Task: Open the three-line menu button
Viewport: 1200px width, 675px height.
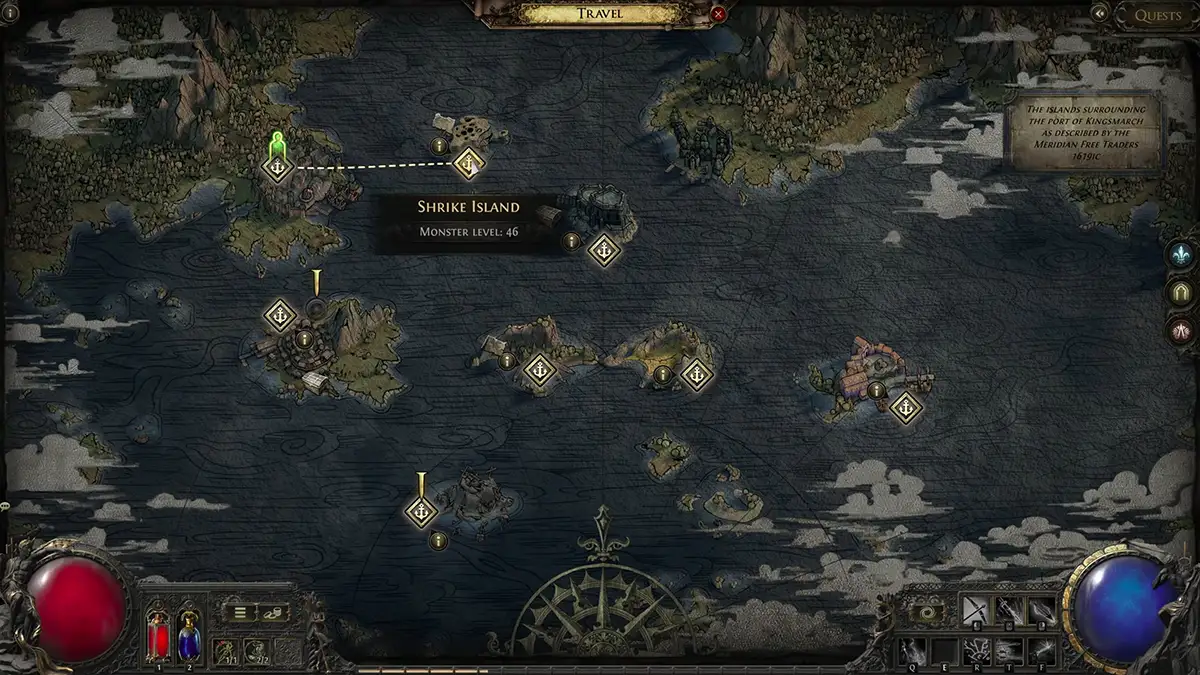Action: click(240, 613)
